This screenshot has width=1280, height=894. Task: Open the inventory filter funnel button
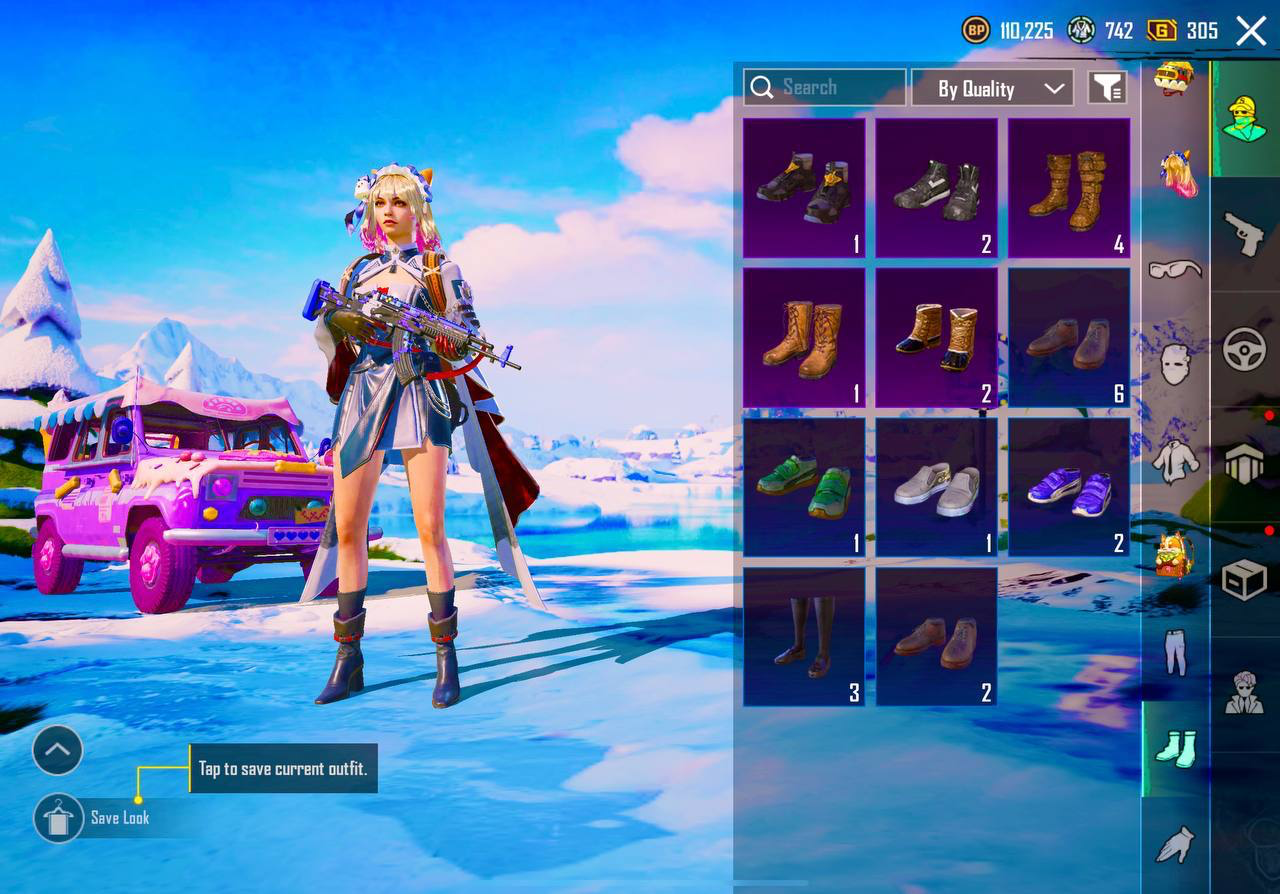click(x=1107, y=88)
